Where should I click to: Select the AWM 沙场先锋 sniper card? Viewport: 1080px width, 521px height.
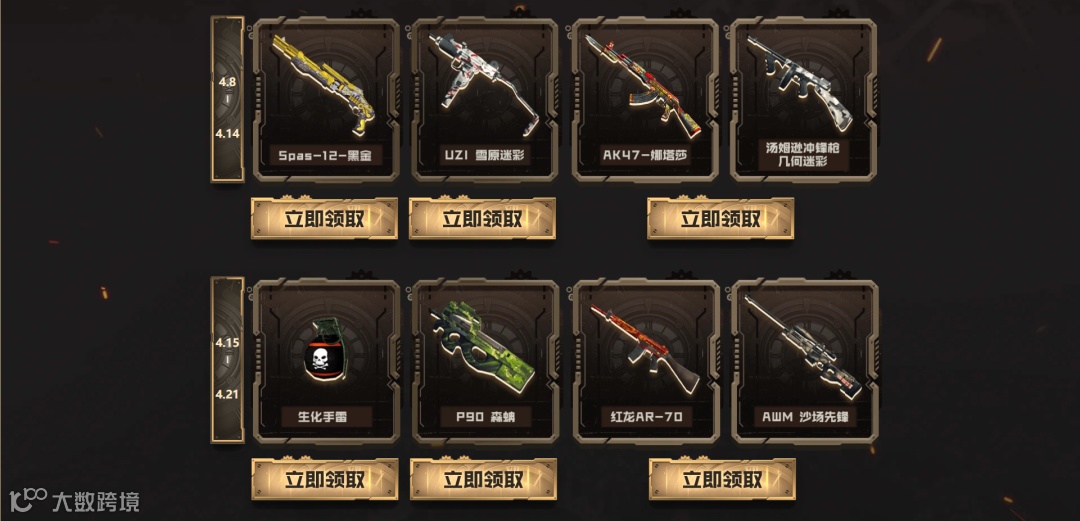pos(805,360)
